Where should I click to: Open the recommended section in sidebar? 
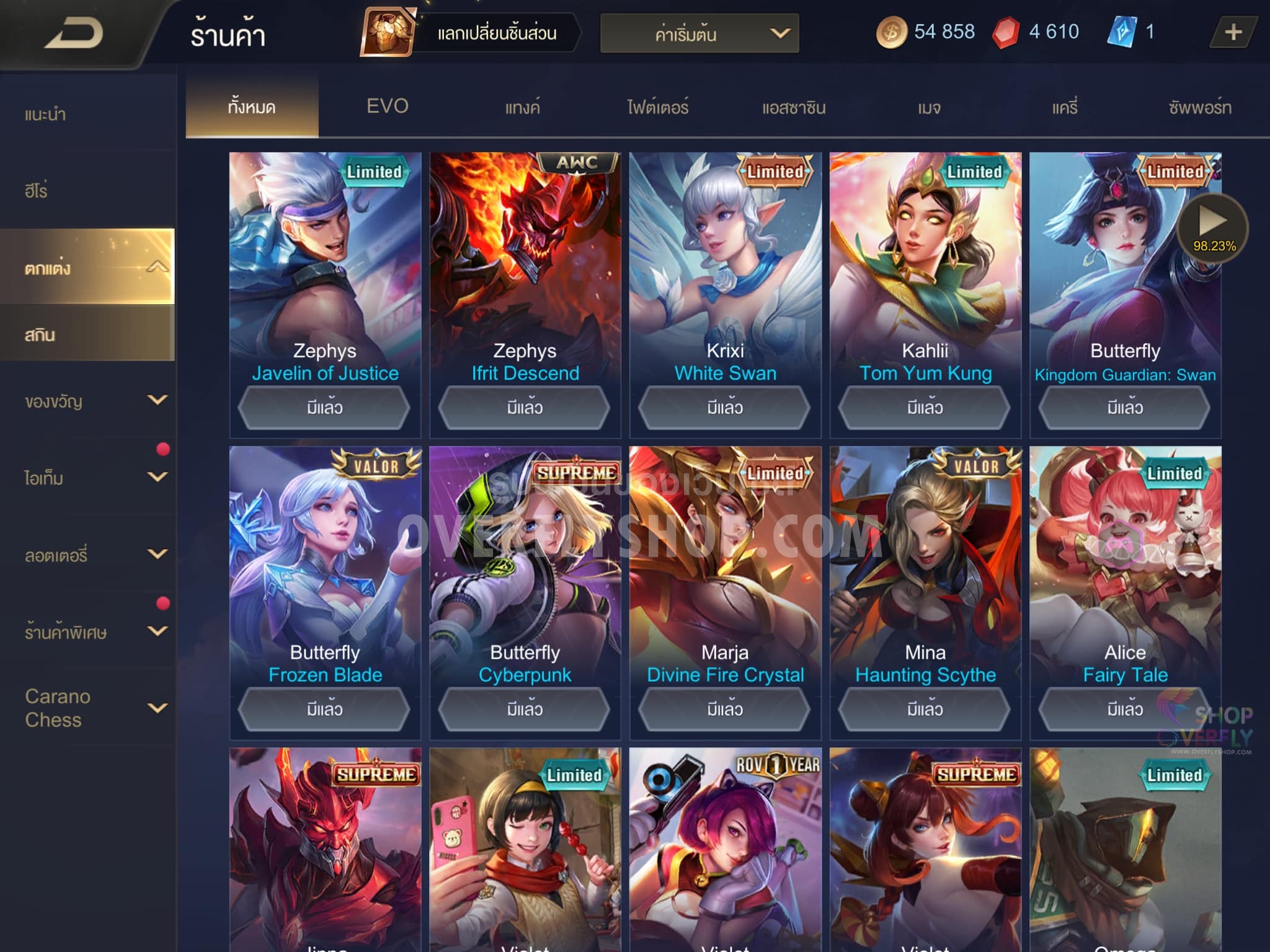46,115
